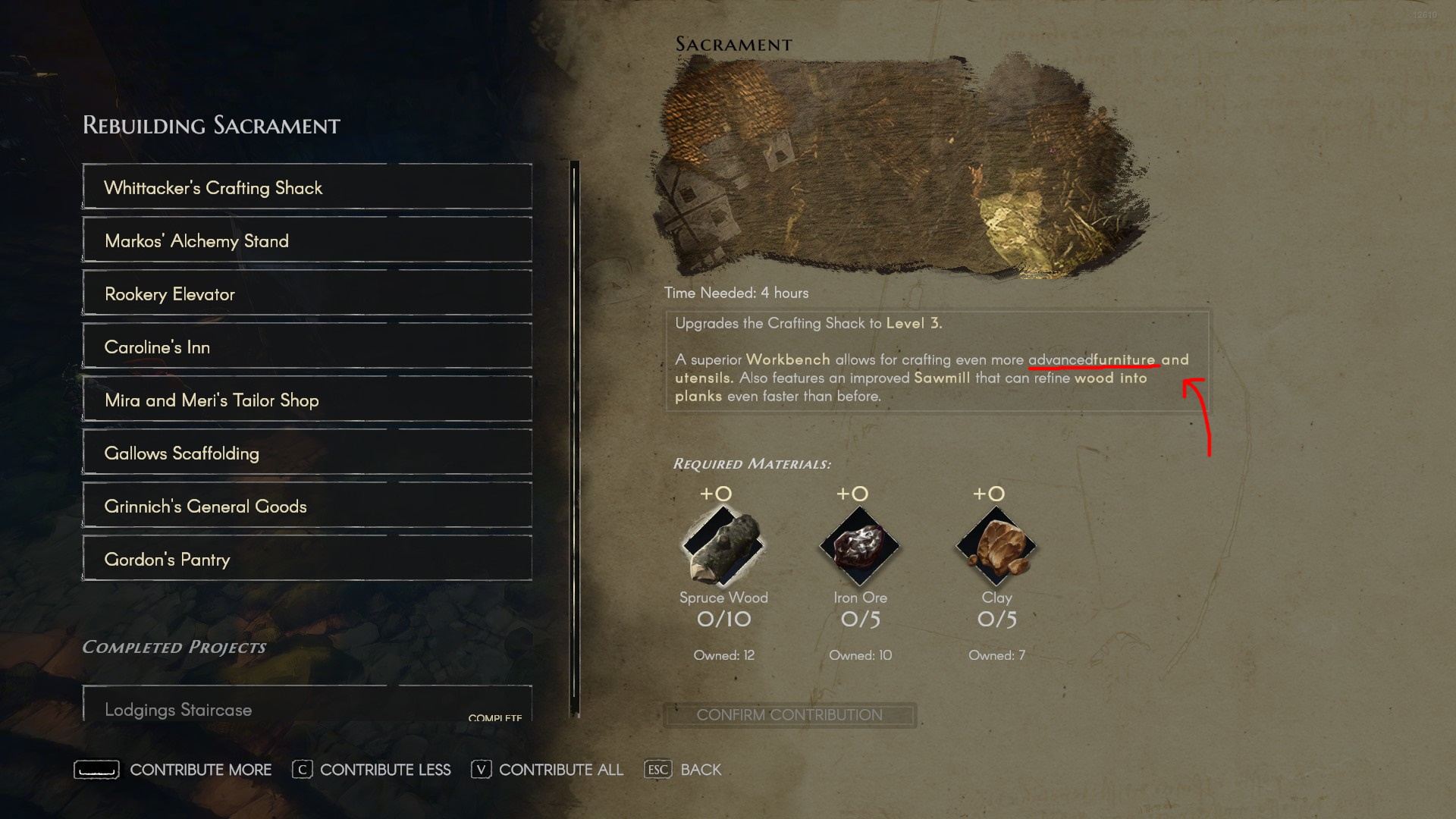This screenshot has width=1456, height=819.
Task: Click the Contribute Less label
Action: point(384,770)
